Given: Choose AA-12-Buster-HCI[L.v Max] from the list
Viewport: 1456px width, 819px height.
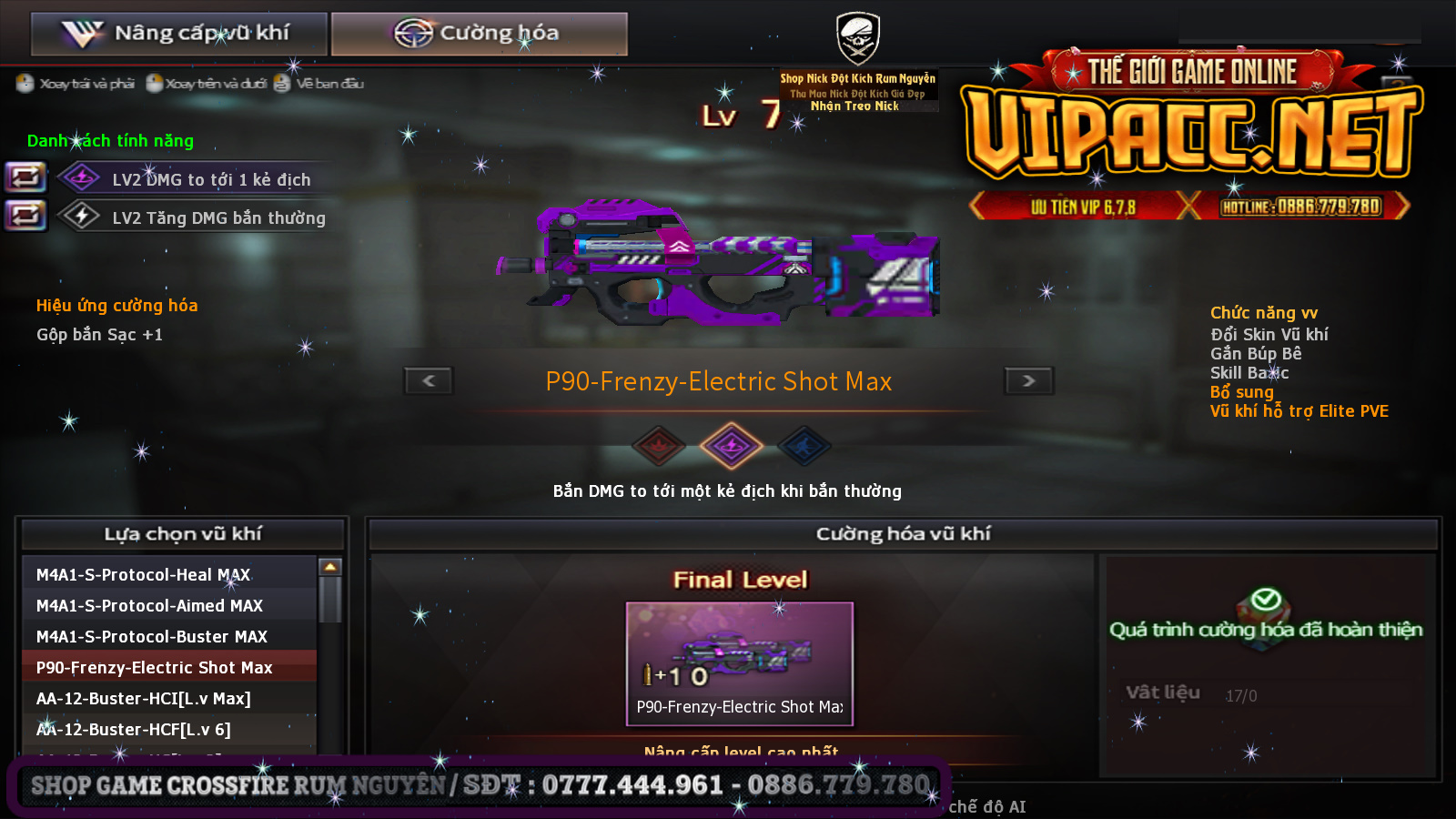Looking at the screenshot, I should [169, 698].
